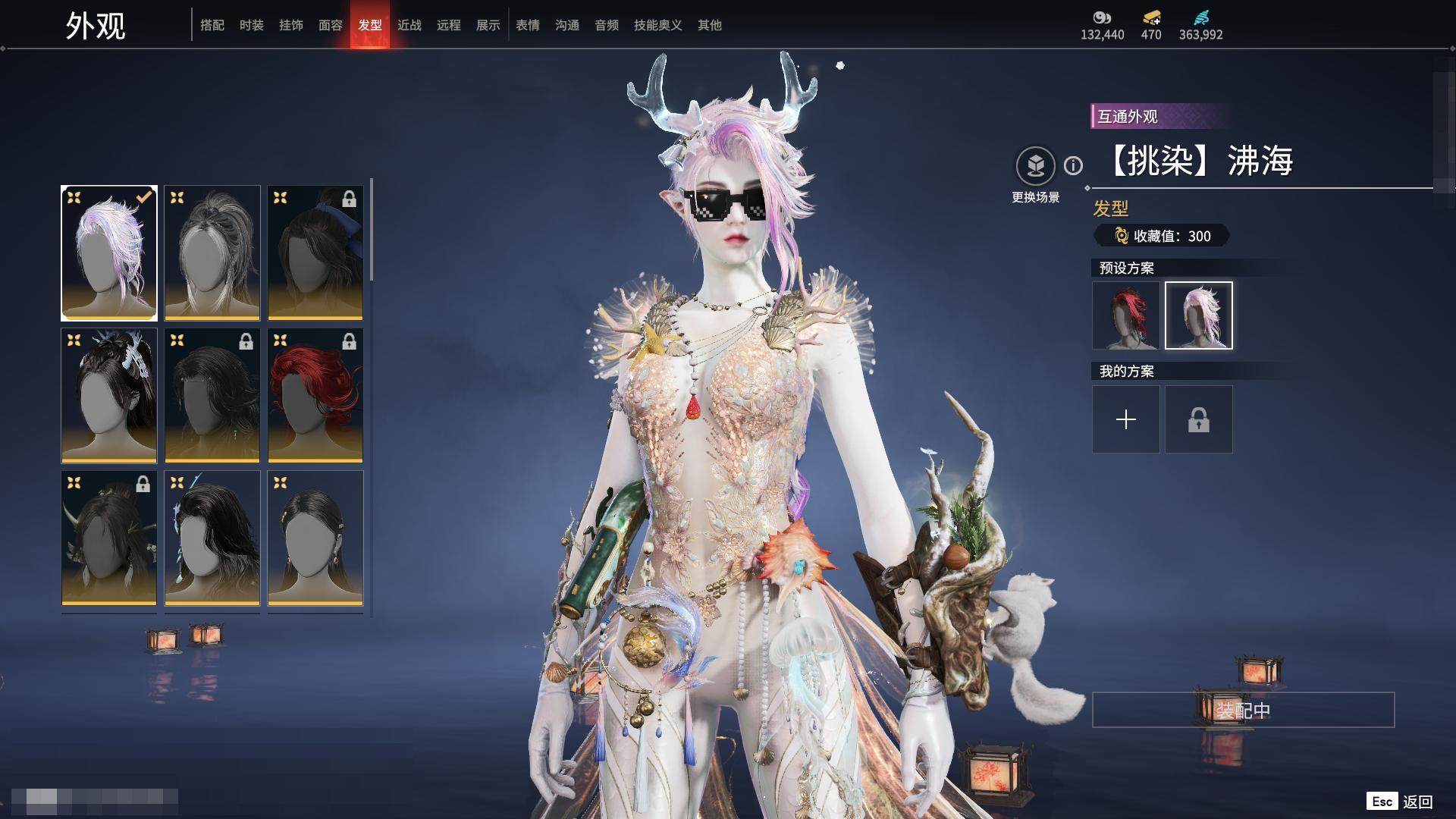This screenshot has width=1456, height=819.
Task: Pick the black hairstyle with silver antler ornament
Action: click(109, 395)
